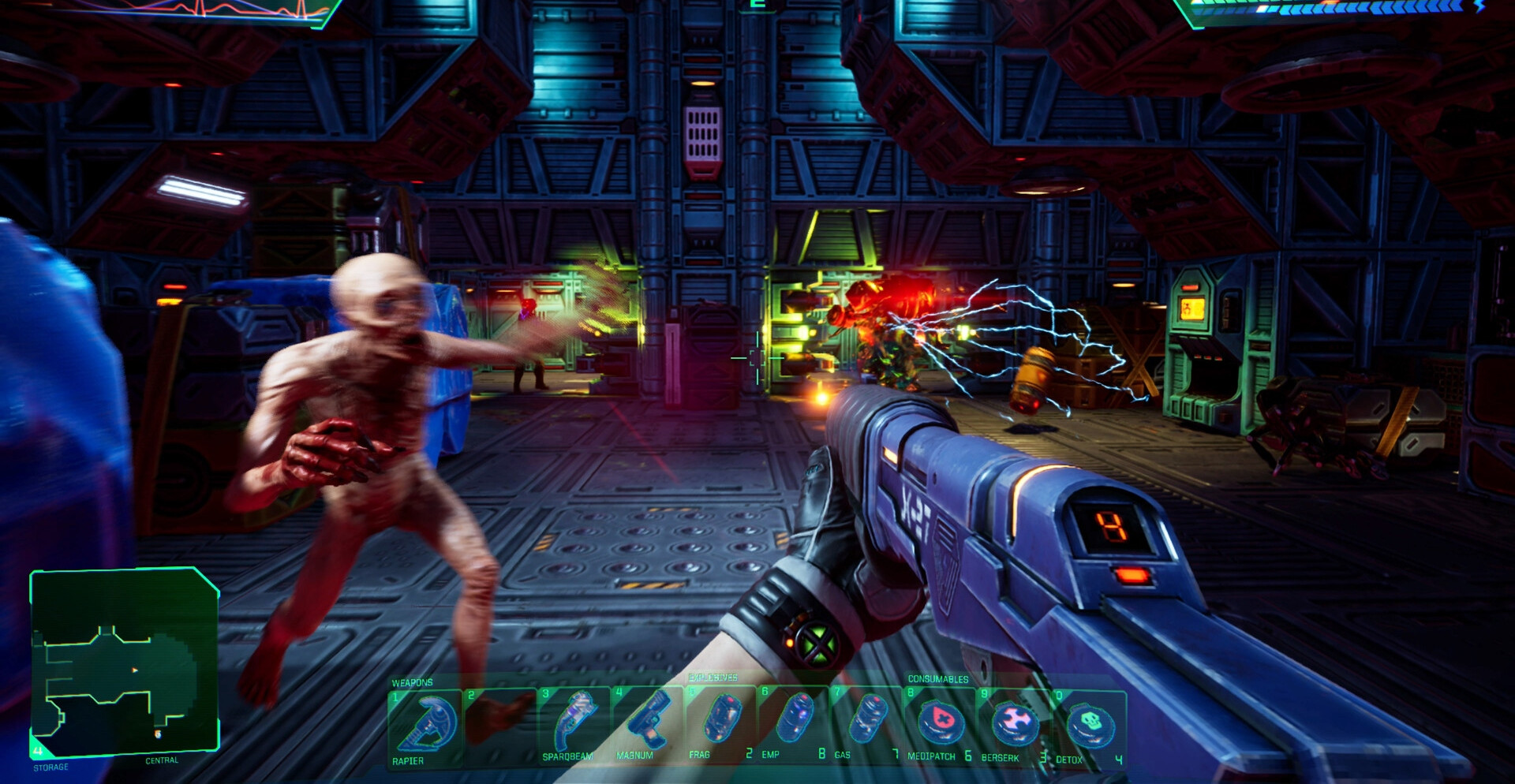Use the Medipatch consumable

pos(940,724)
